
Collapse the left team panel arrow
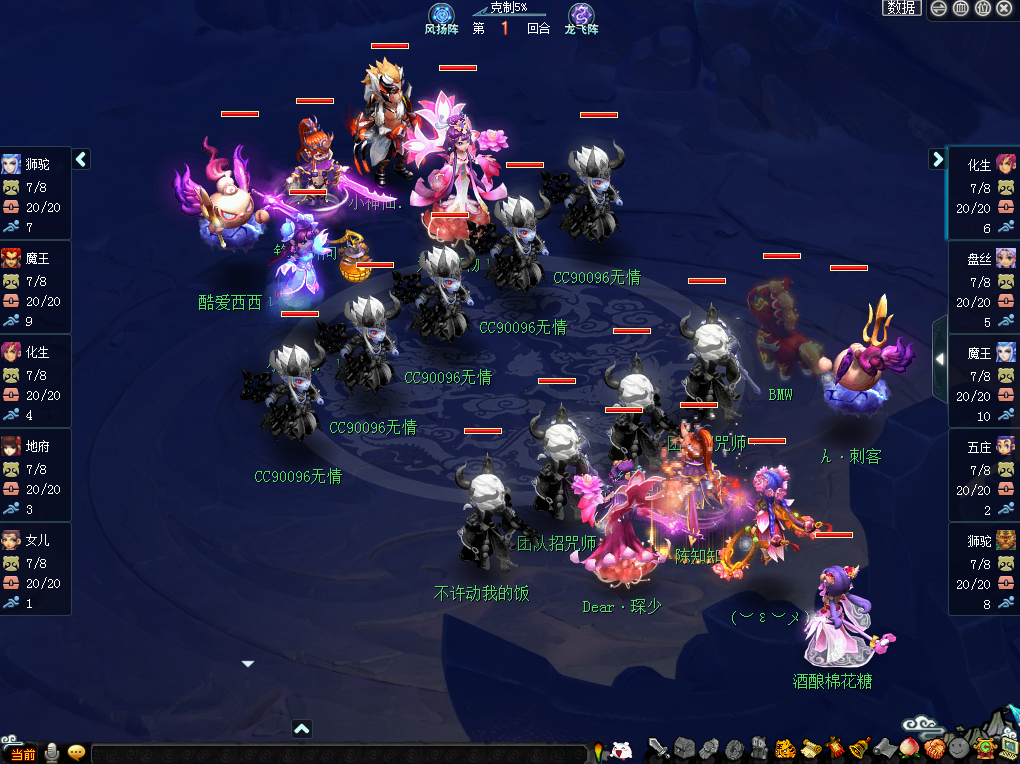pyautogui.click(x=81, y=159)
